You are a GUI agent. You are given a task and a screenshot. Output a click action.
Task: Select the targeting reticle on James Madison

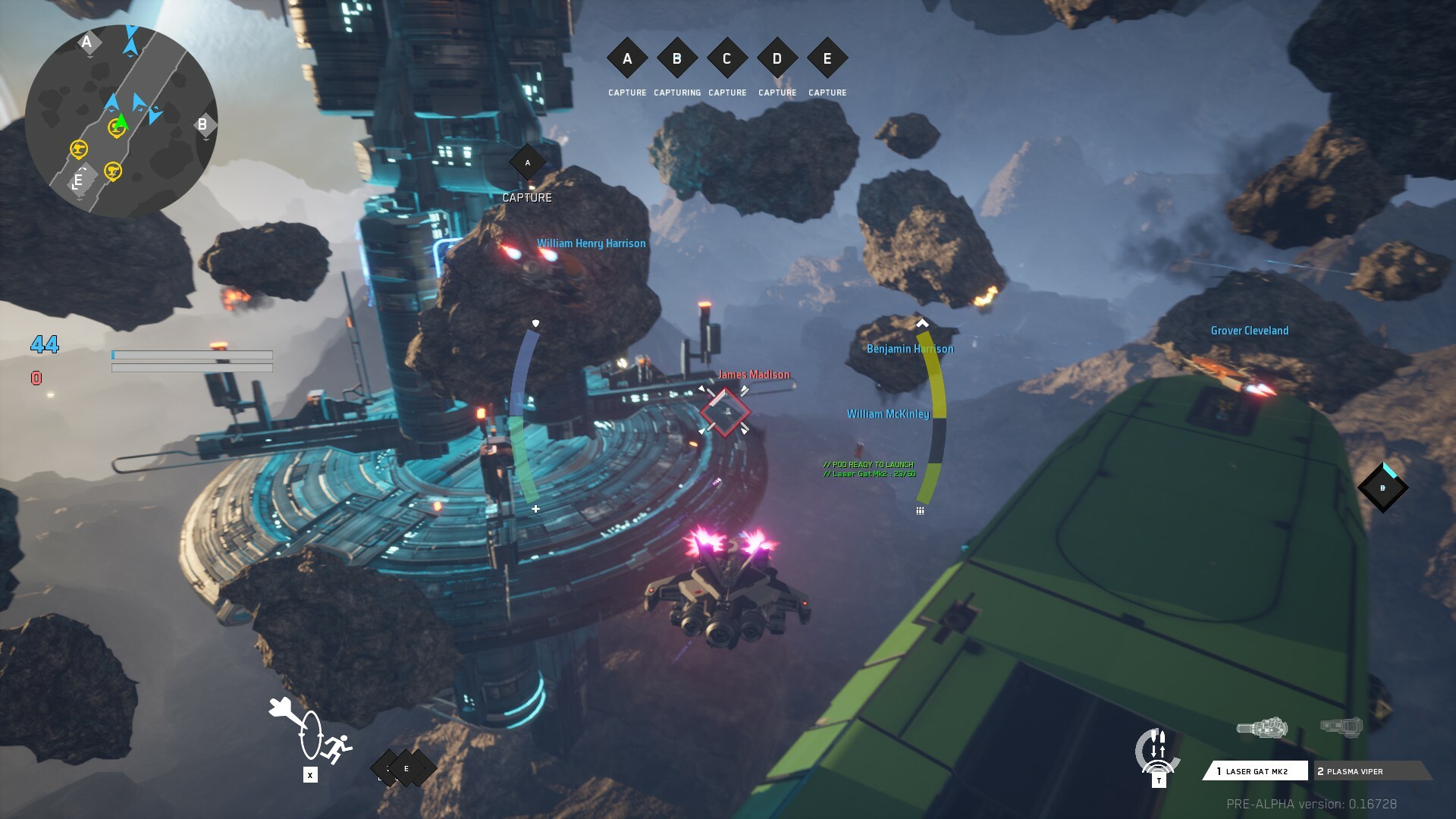(725, 413)
